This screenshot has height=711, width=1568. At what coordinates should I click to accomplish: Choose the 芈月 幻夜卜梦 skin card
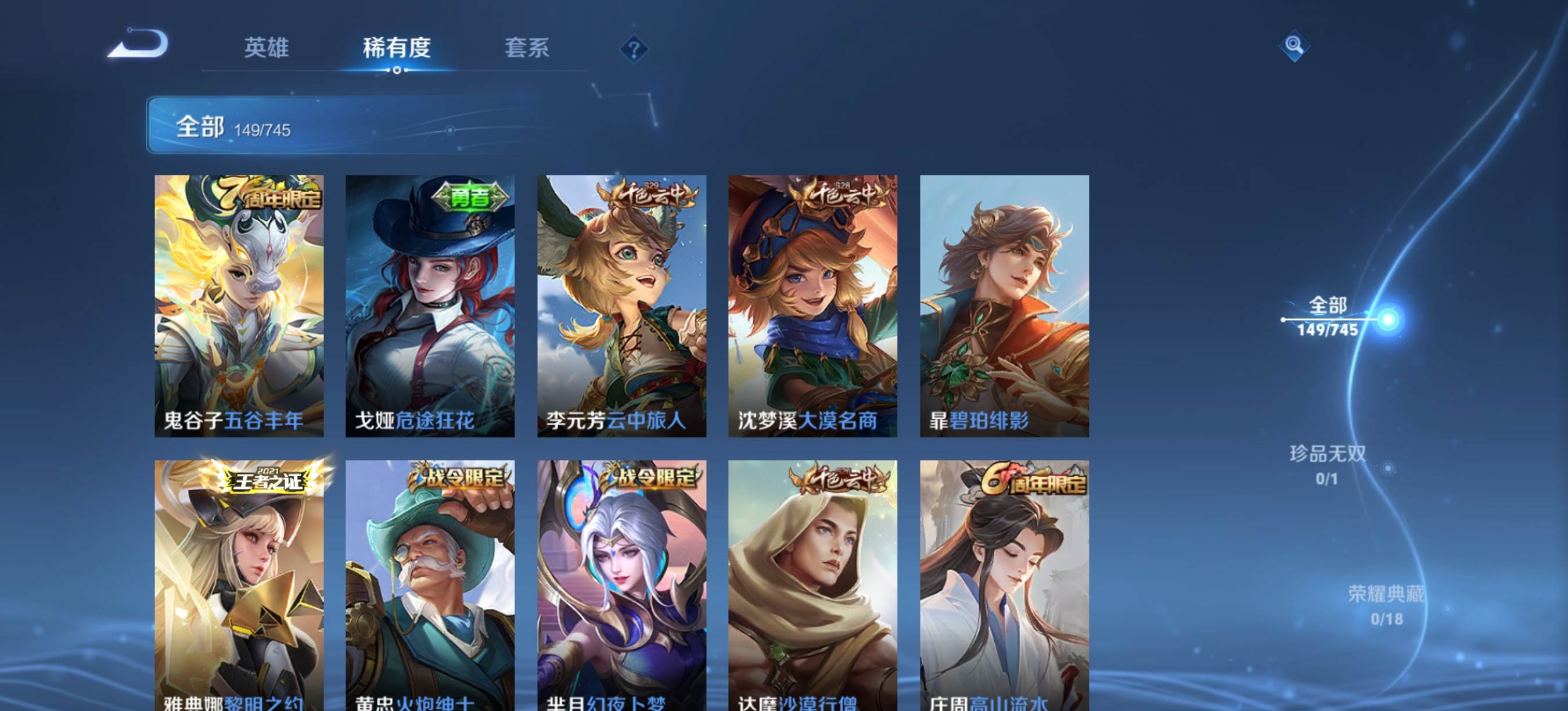coord(621,584)
